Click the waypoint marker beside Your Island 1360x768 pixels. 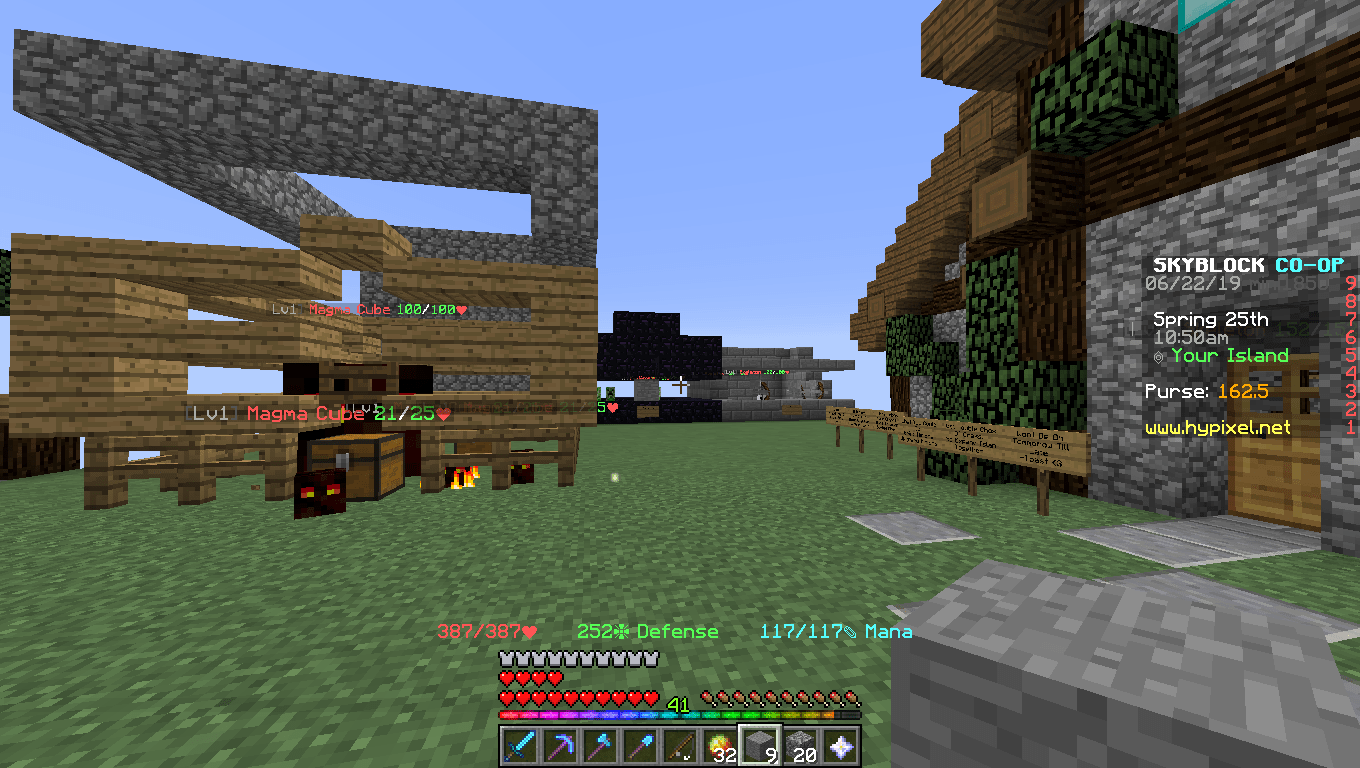pos(1159,356)
